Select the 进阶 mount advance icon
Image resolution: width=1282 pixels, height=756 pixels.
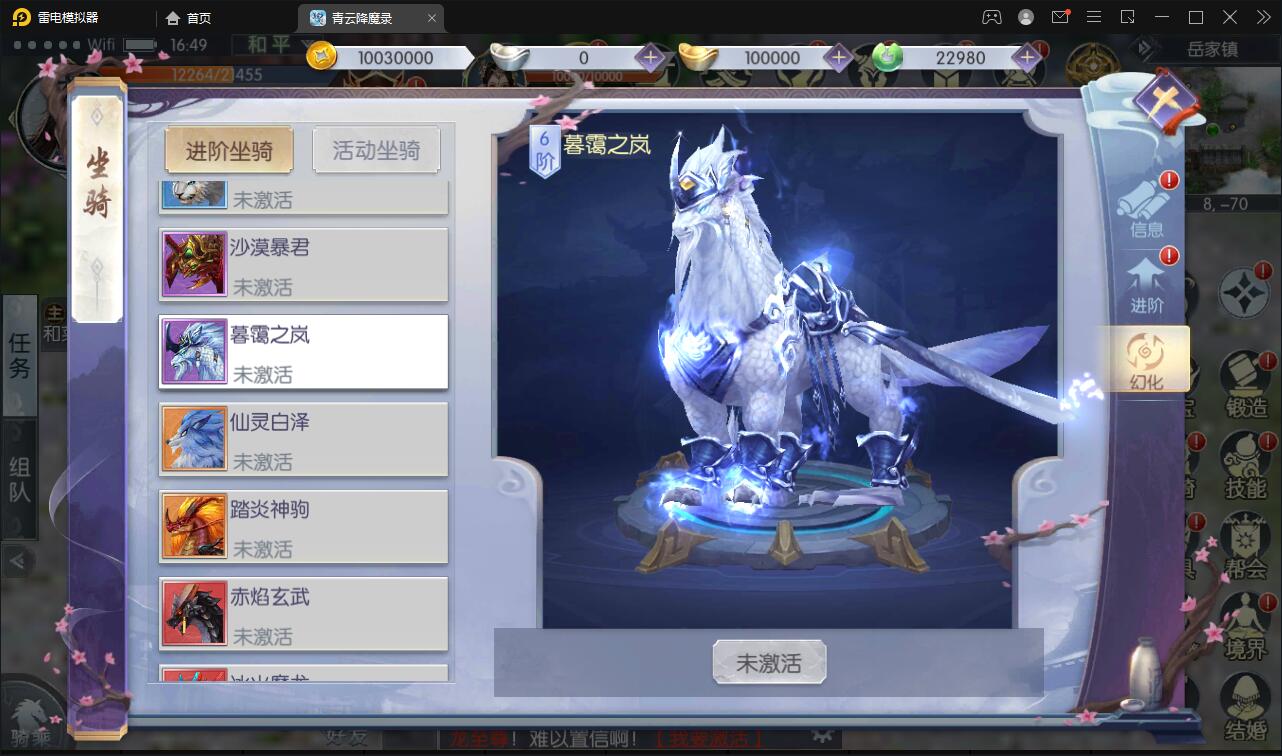(1146, 287)
